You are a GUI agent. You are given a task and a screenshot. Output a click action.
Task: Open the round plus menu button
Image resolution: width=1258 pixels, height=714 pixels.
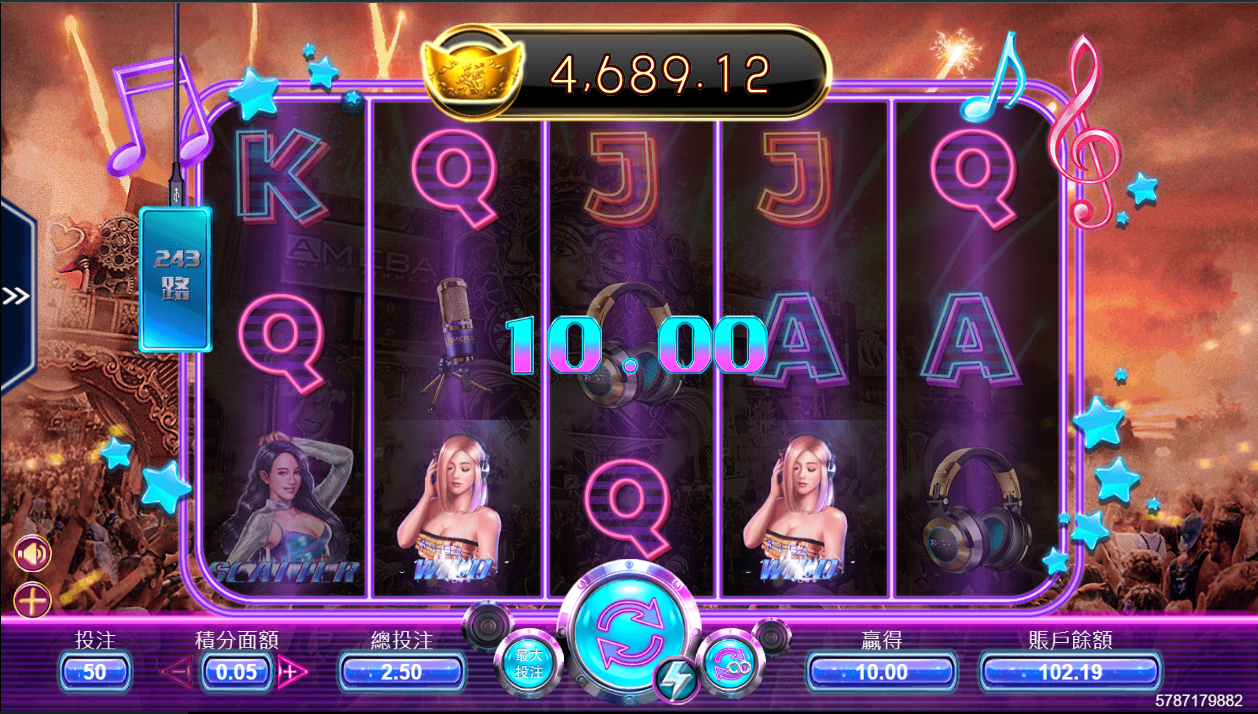pyautogui.click(x=32, y=601)
